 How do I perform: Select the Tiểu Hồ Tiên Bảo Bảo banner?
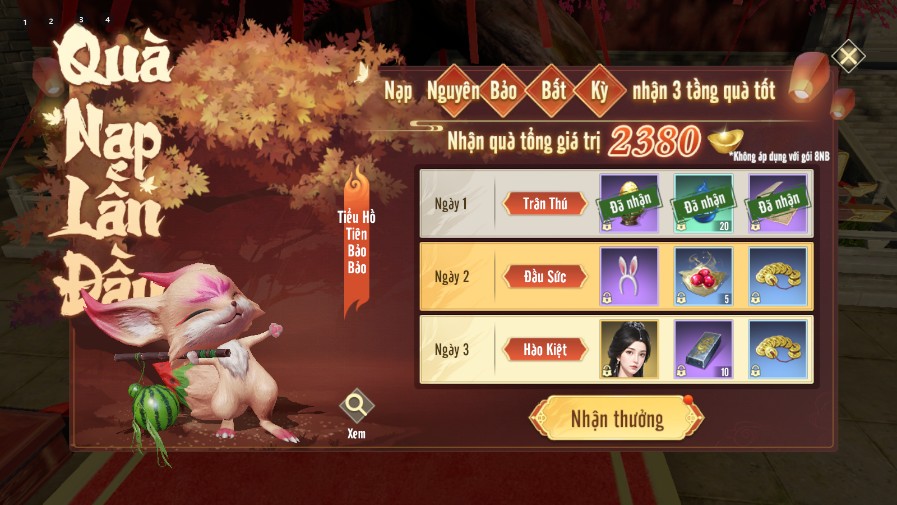[357, 240]
